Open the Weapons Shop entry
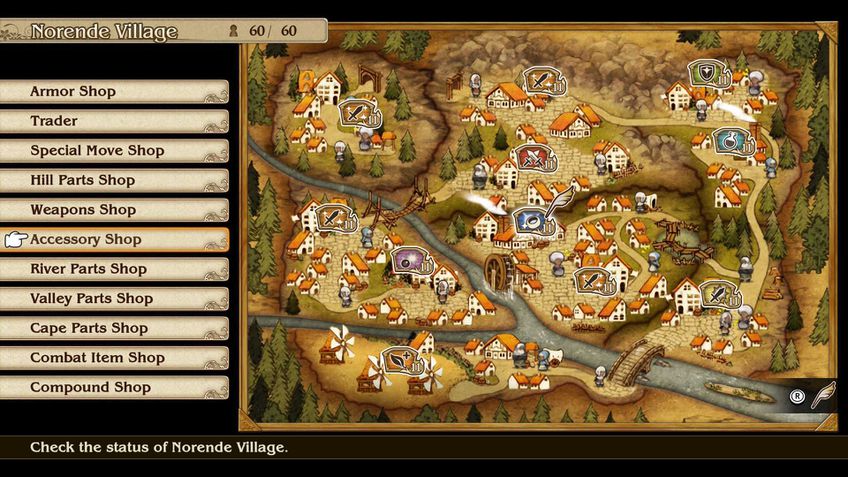The width and height of the screenshot is (848, 477). [x=114, y=210]
